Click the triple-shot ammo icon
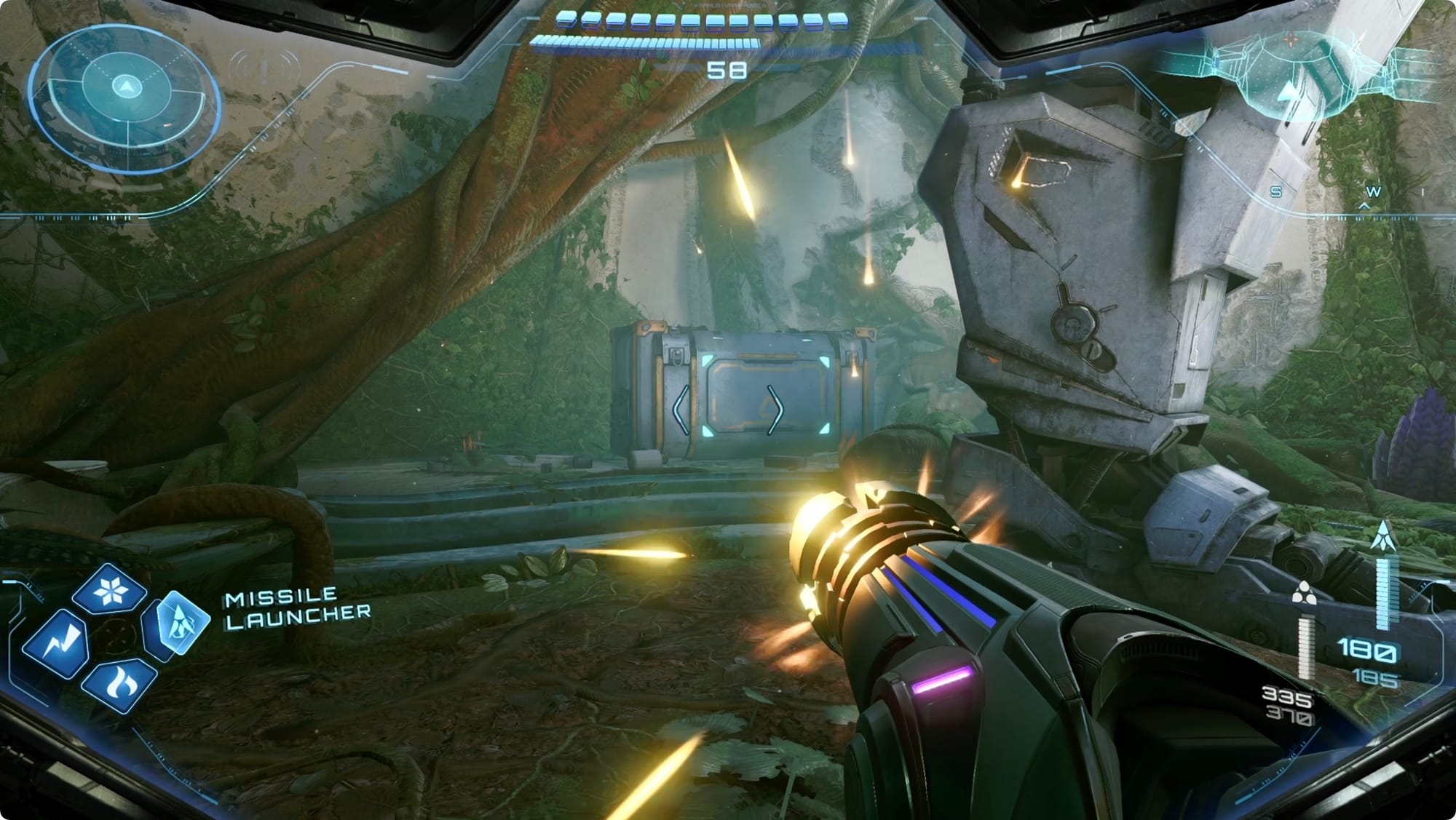The image size is (1456, 820). (1302, 593)
